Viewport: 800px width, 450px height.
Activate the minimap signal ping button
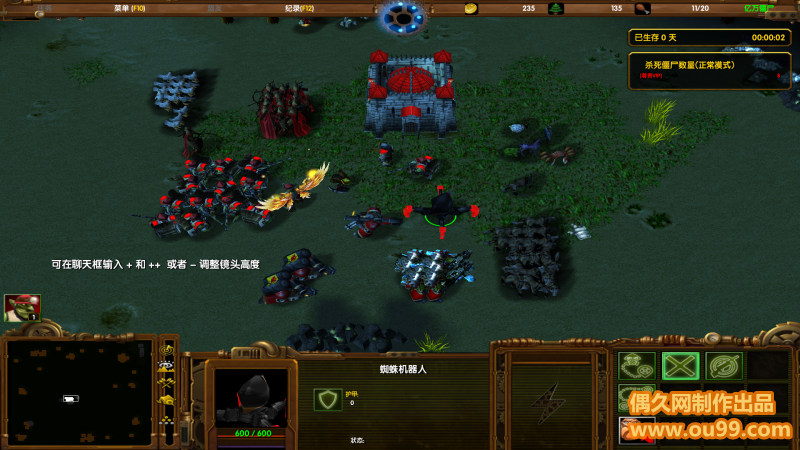168,349
